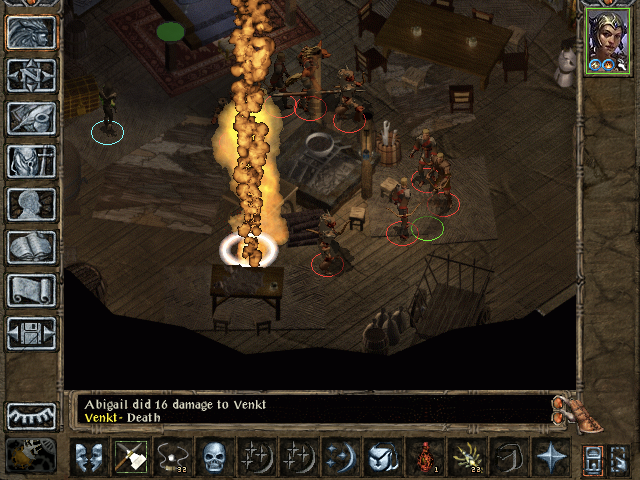Viewport: 640px width, 480px height.
Task: Click the game clock to pause
Action: [31, 455]
